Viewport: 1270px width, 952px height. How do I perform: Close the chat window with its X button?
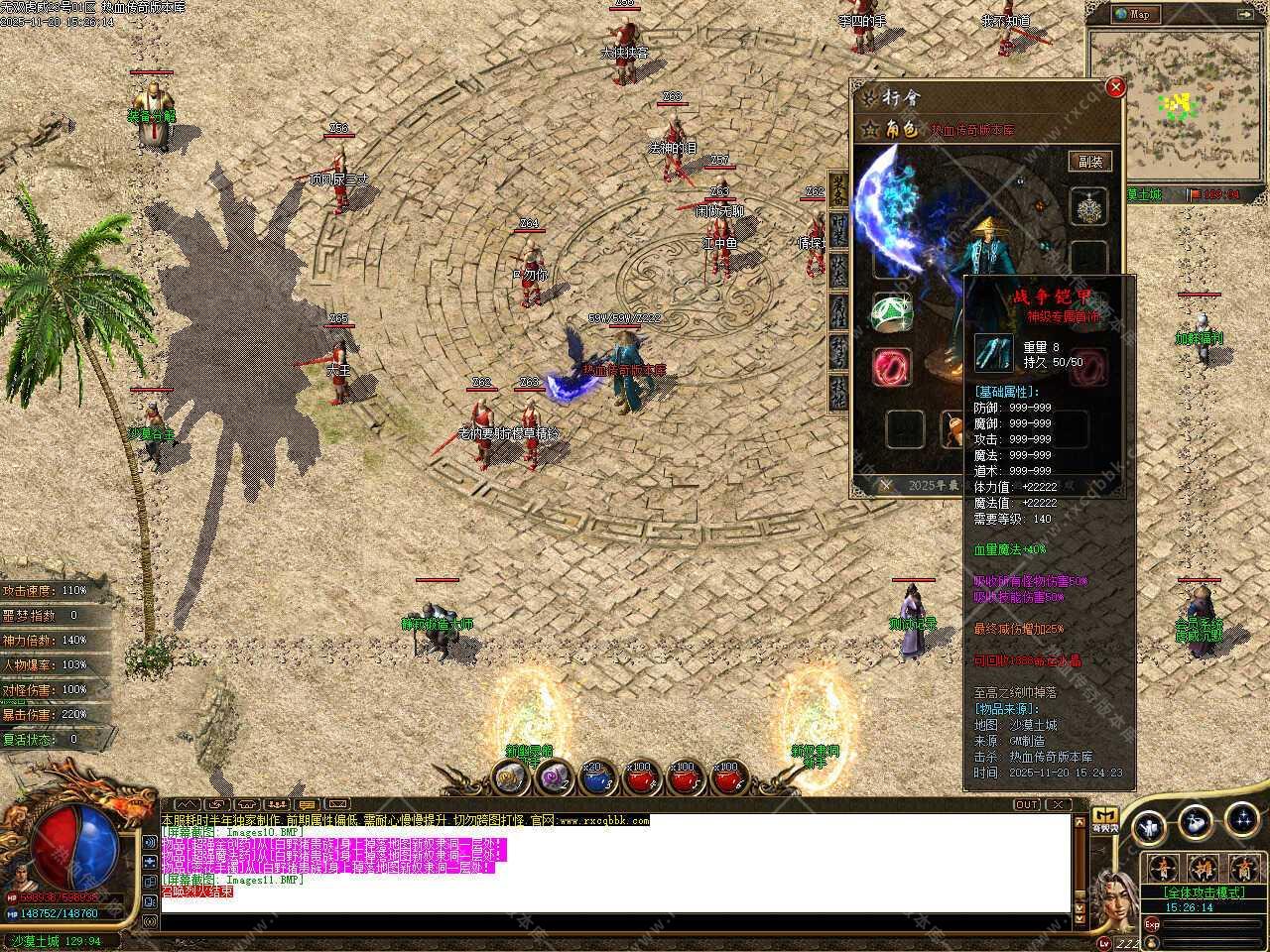click(1058, 804)
